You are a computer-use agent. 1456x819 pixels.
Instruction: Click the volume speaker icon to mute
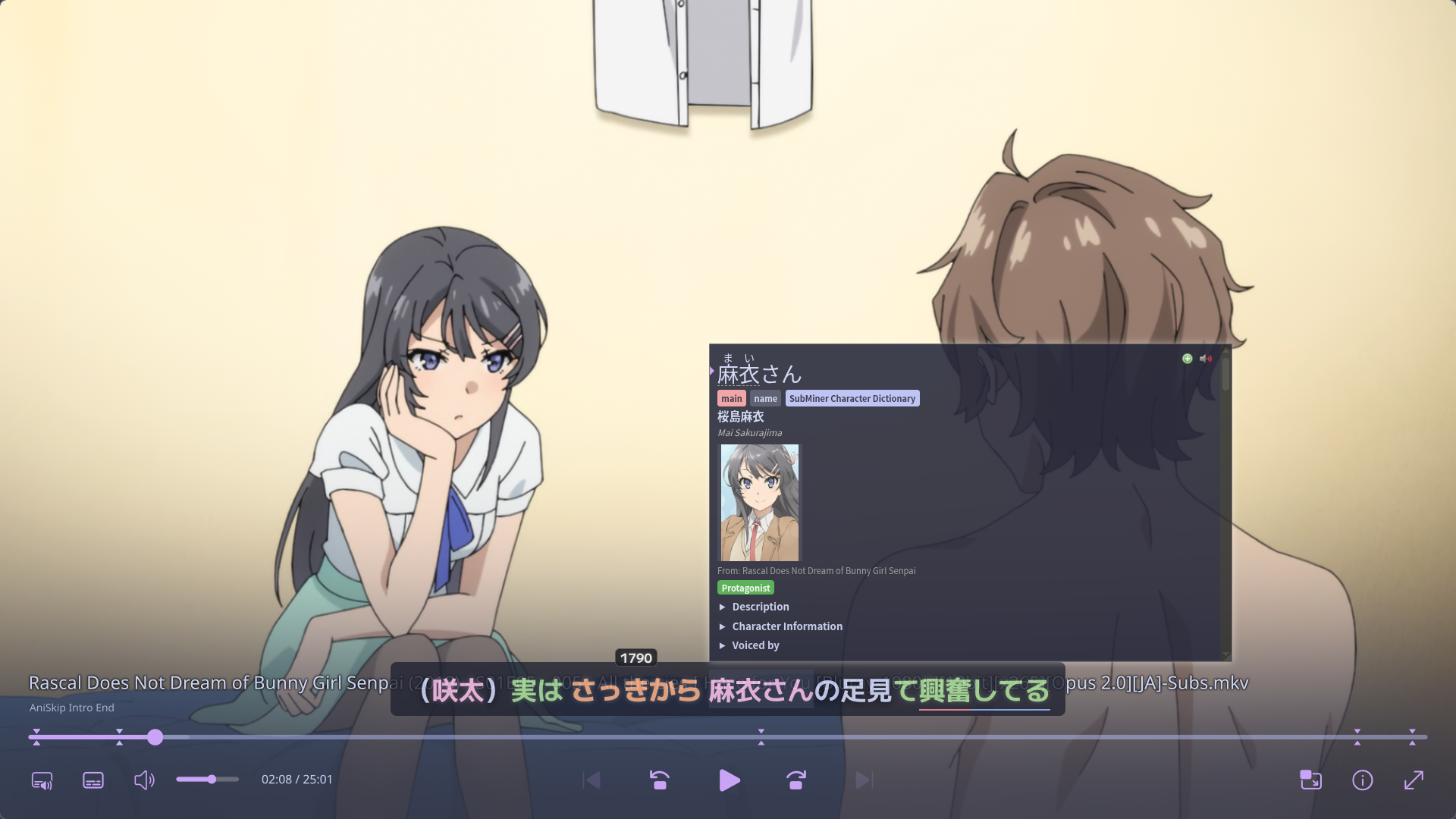tap(144, 780)
